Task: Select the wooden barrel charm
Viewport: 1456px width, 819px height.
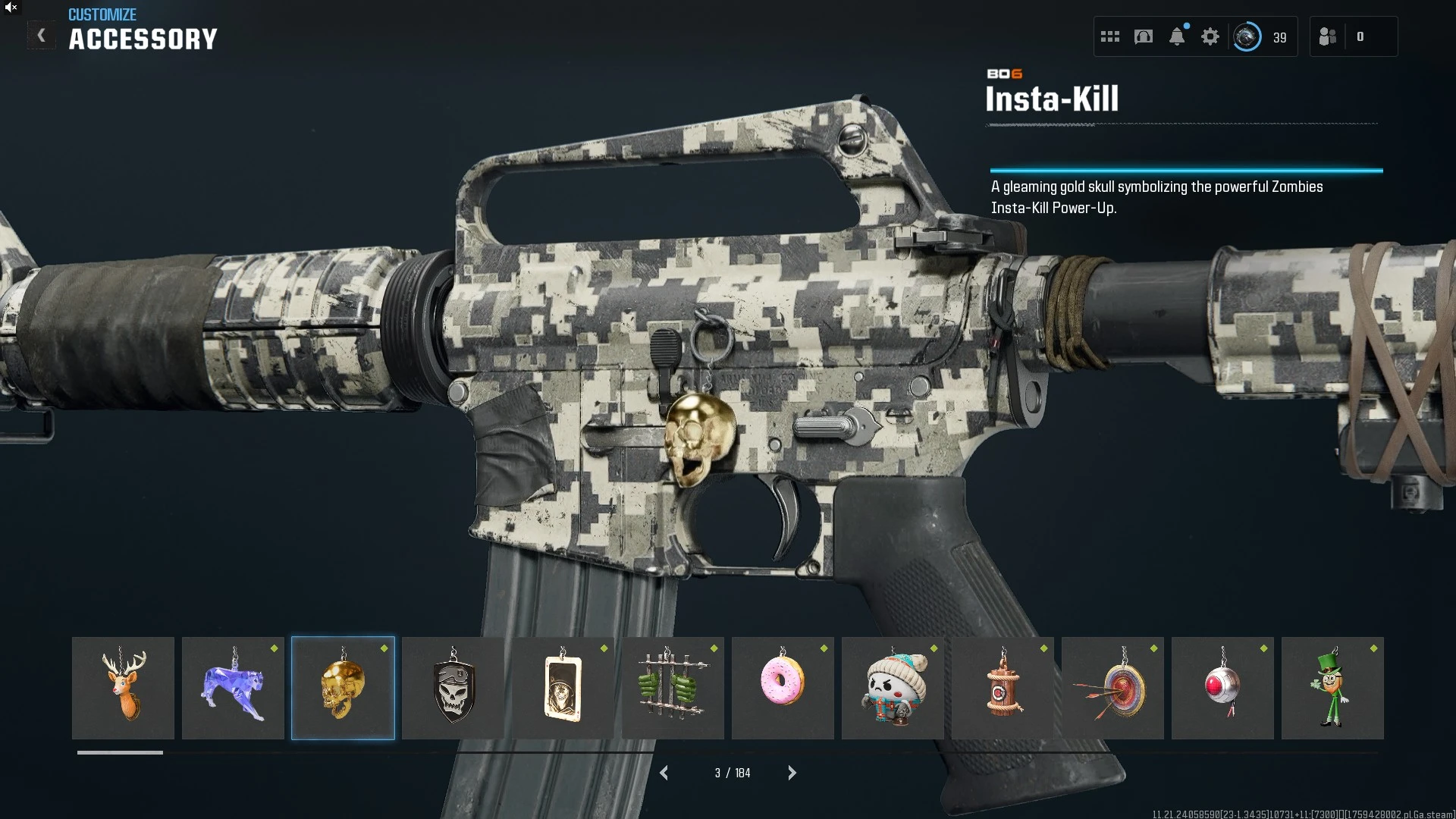Action: pos(1003,688)
